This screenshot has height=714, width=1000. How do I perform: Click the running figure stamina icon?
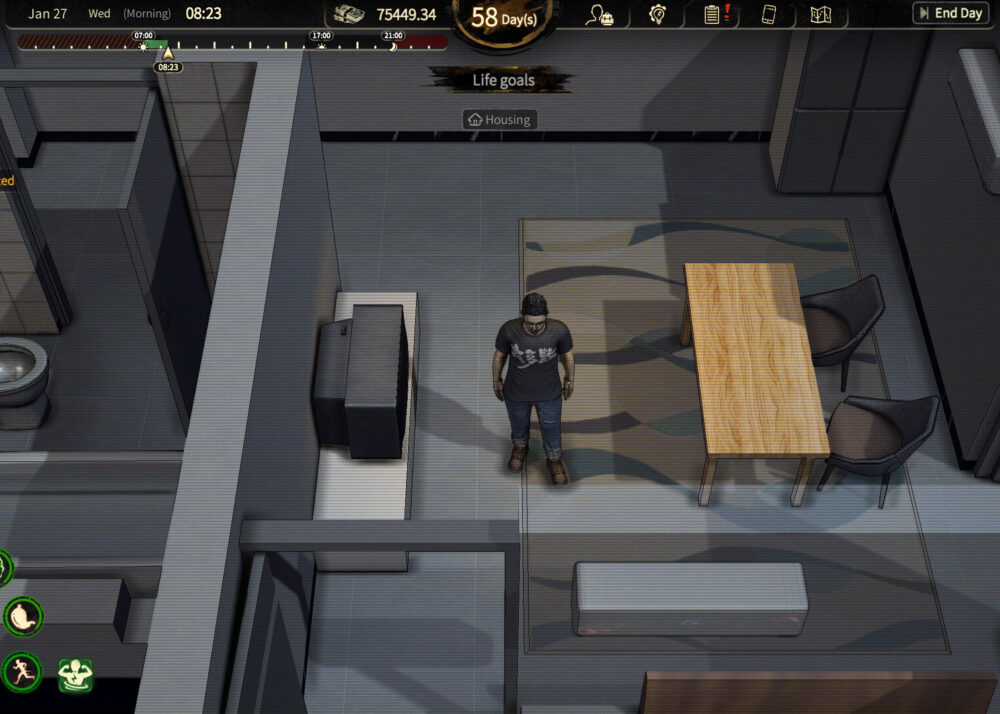(21, 671)
